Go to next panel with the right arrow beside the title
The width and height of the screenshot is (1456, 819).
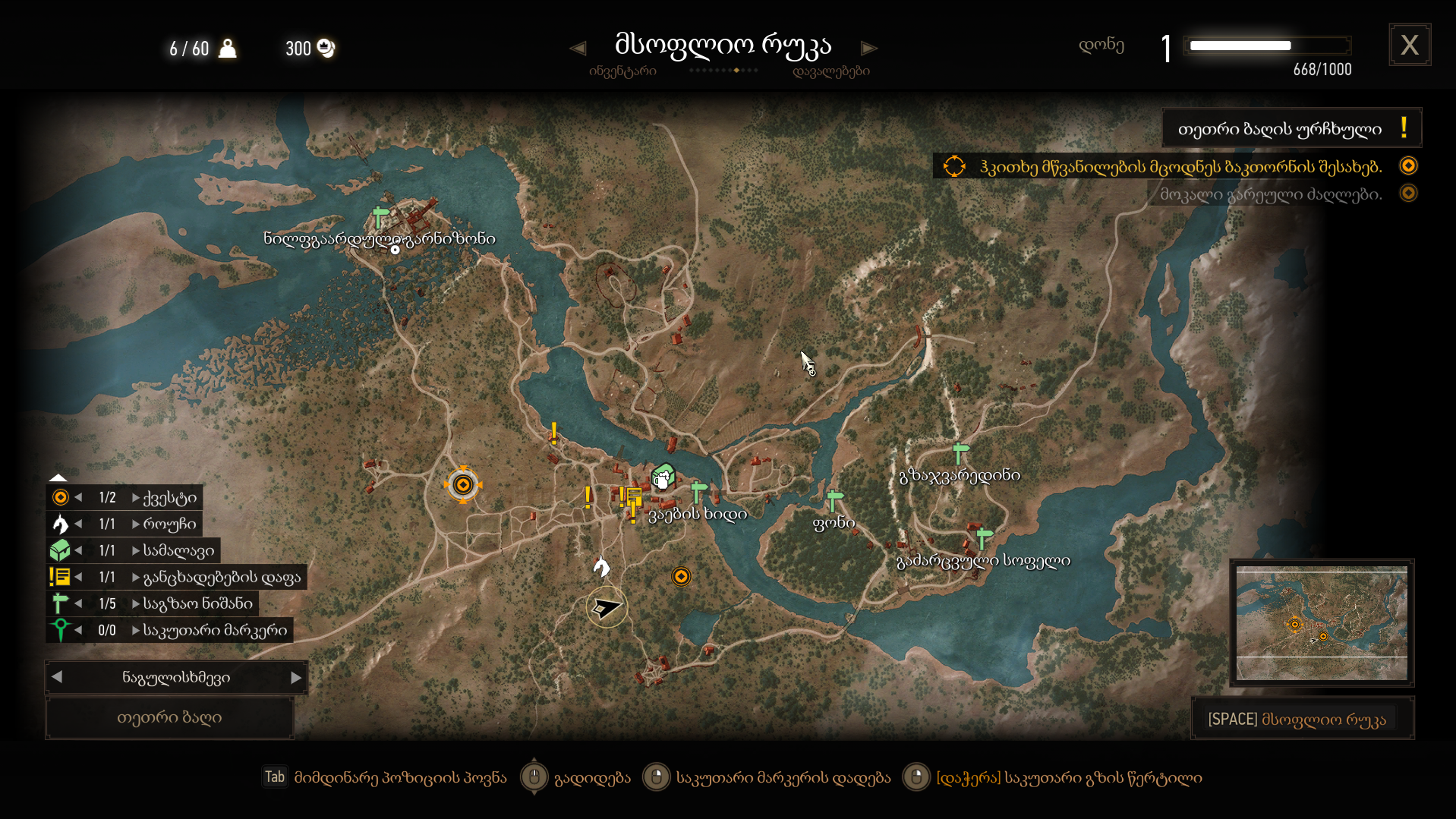869,49
